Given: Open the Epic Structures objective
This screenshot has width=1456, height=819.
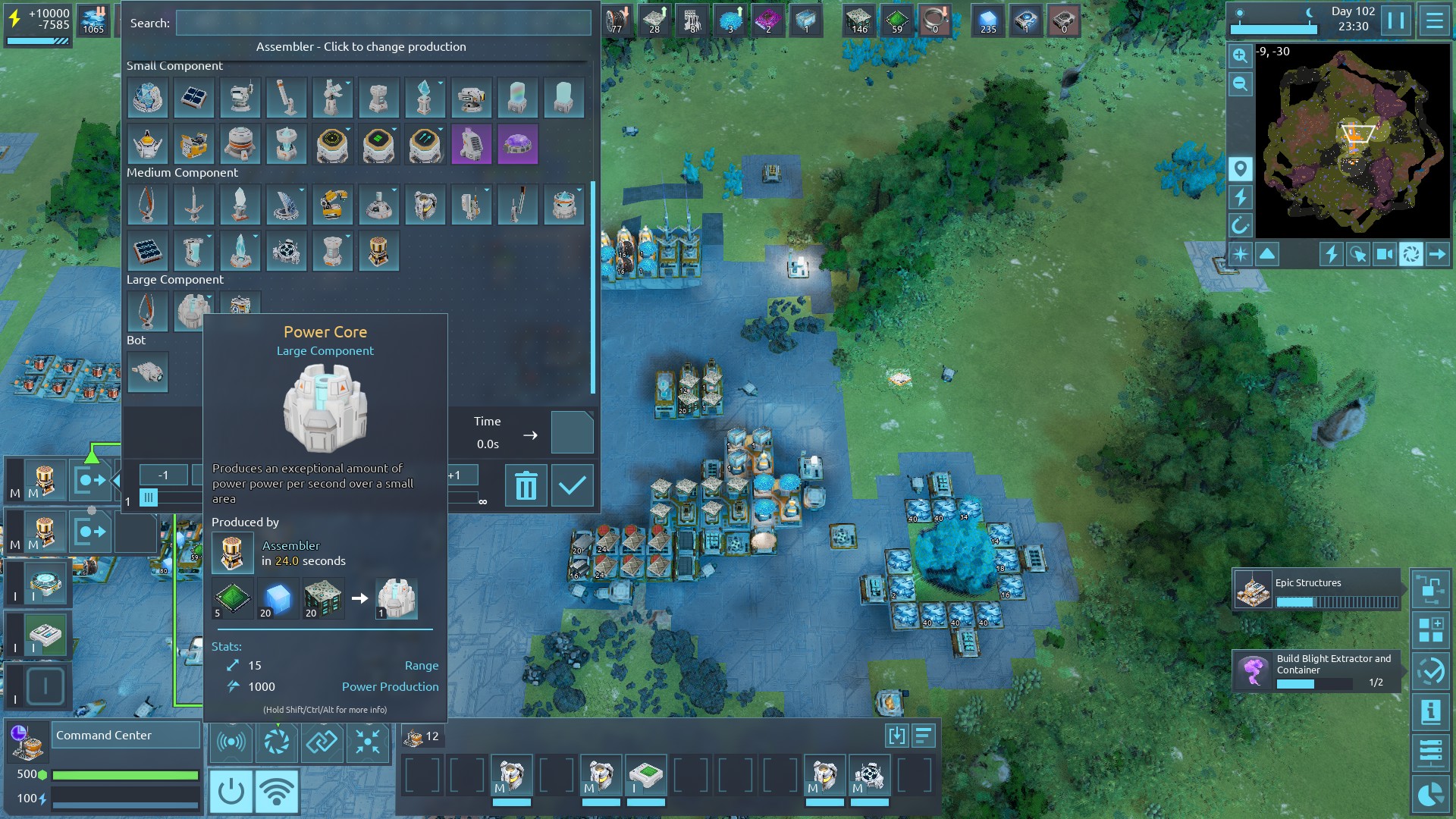Looking at the screenshot, I should [1317, 590].
